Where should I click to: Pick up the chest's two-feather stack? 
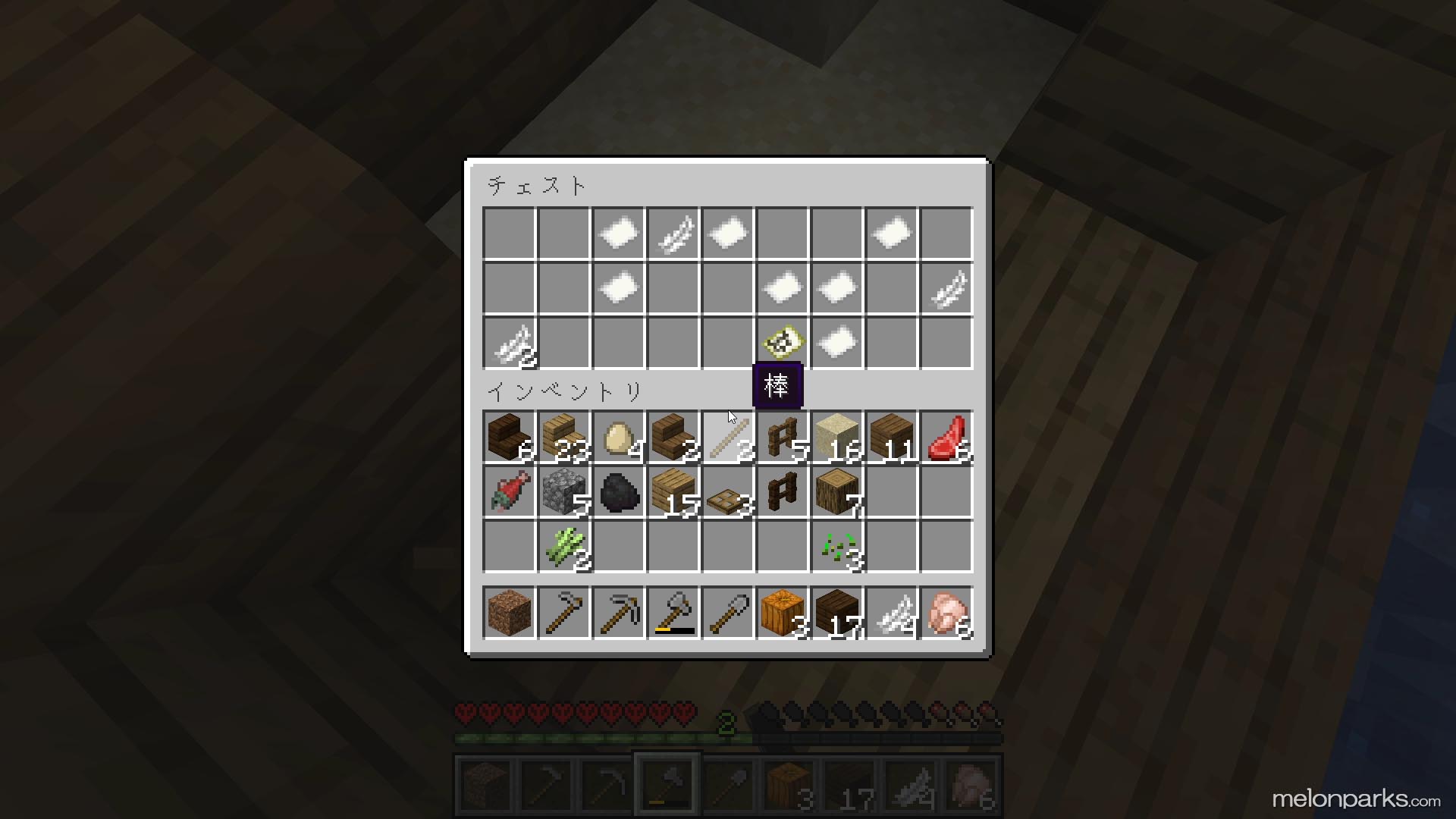coord(509,343)
